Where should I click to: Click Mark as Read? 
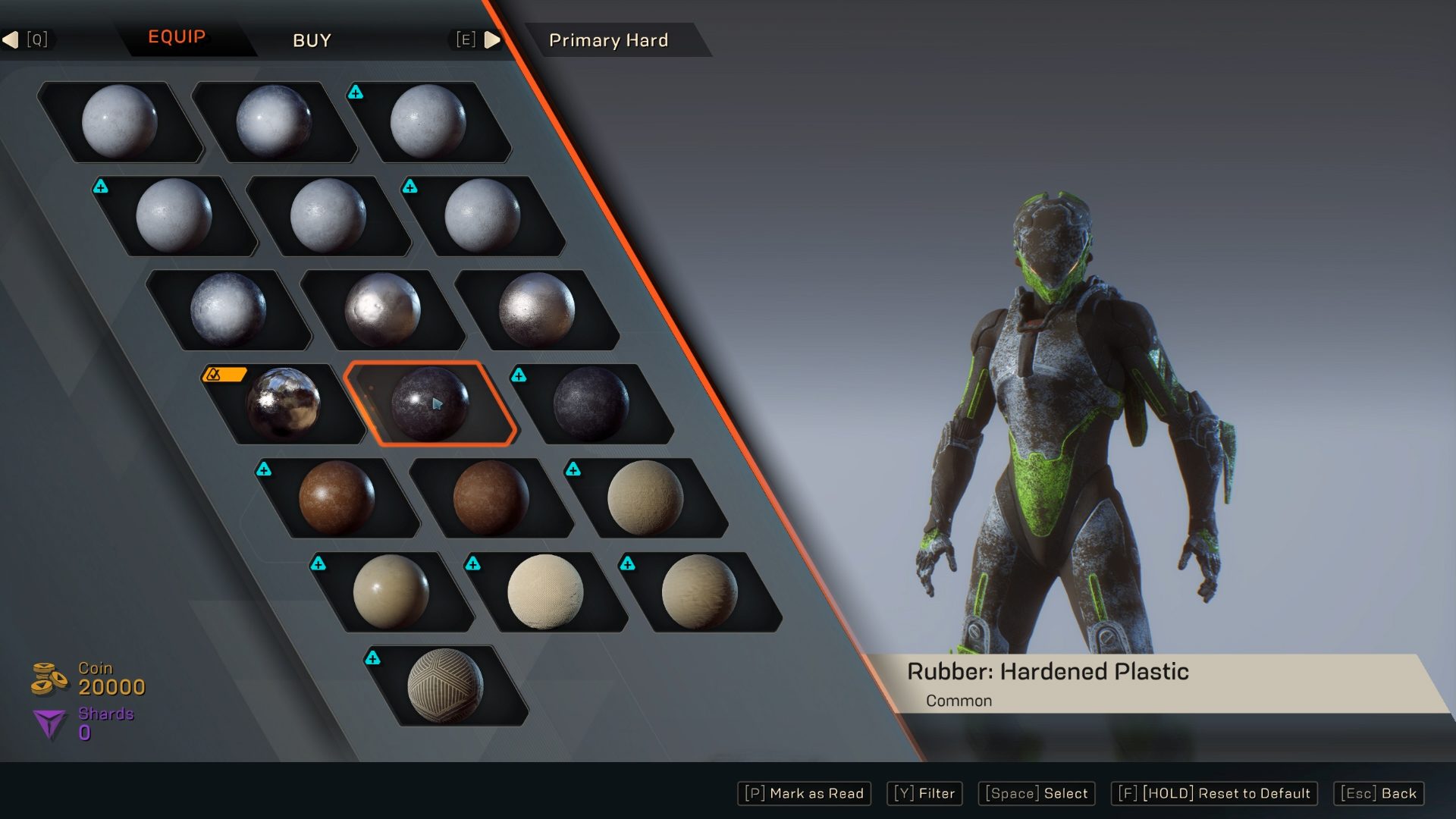tap(804, 793)
